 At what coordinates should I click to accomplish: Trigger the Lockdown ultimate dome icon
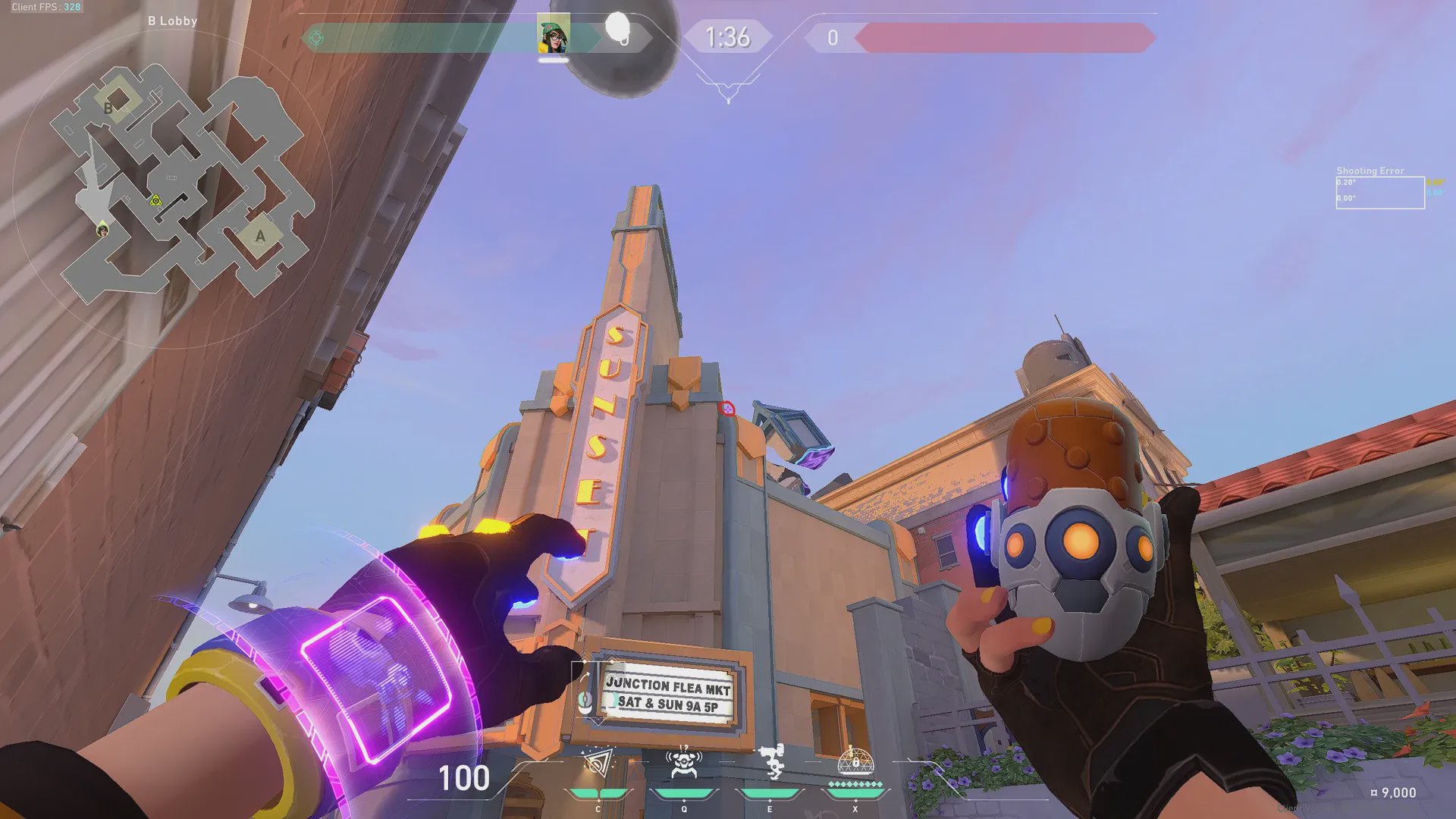855,761
